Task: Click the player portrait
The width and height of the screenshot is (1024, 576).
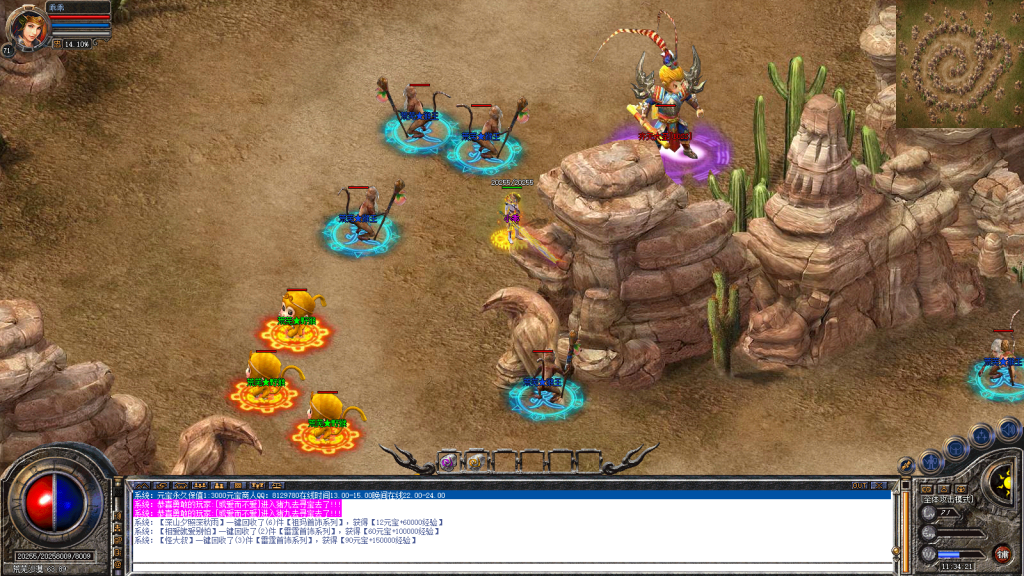Action: (x=28, y=28)
